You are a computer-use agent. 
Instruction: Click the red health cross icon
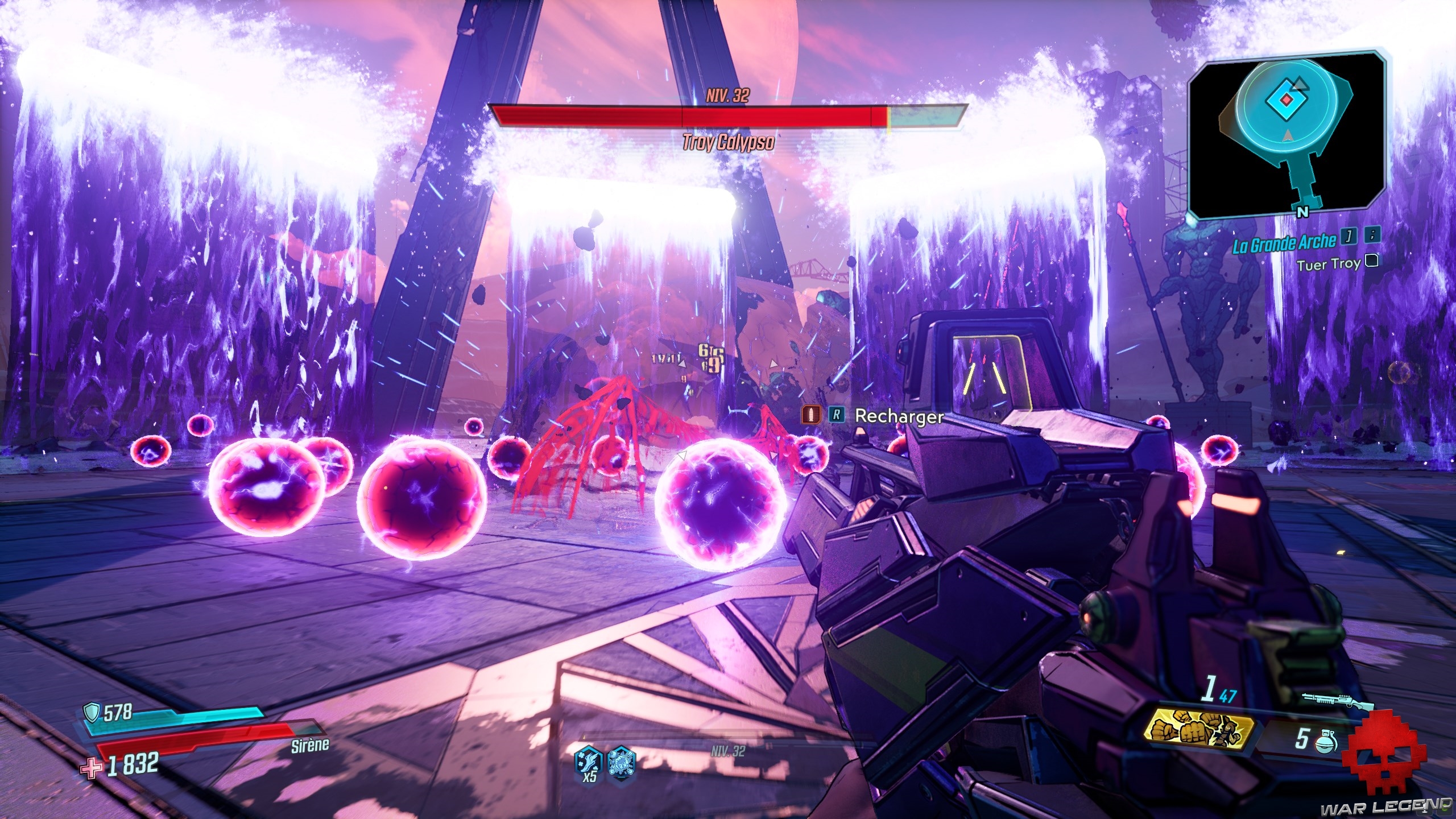(x=92, y=769)
